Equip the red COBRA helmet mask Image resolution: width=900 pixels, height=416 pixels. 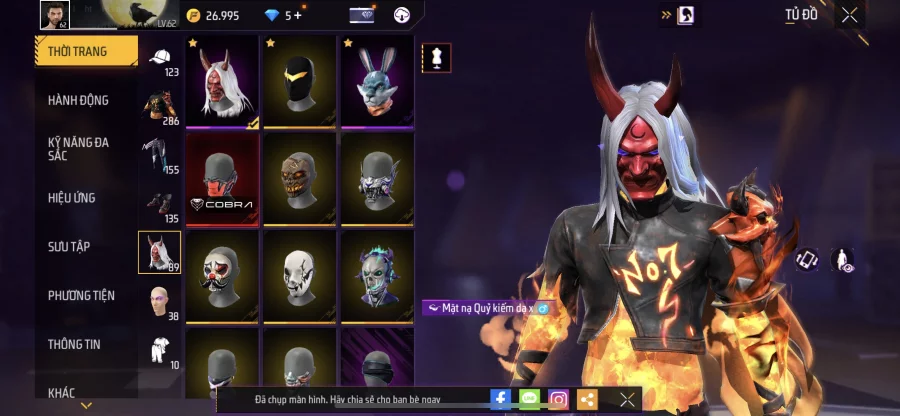(x=222, y=179)
